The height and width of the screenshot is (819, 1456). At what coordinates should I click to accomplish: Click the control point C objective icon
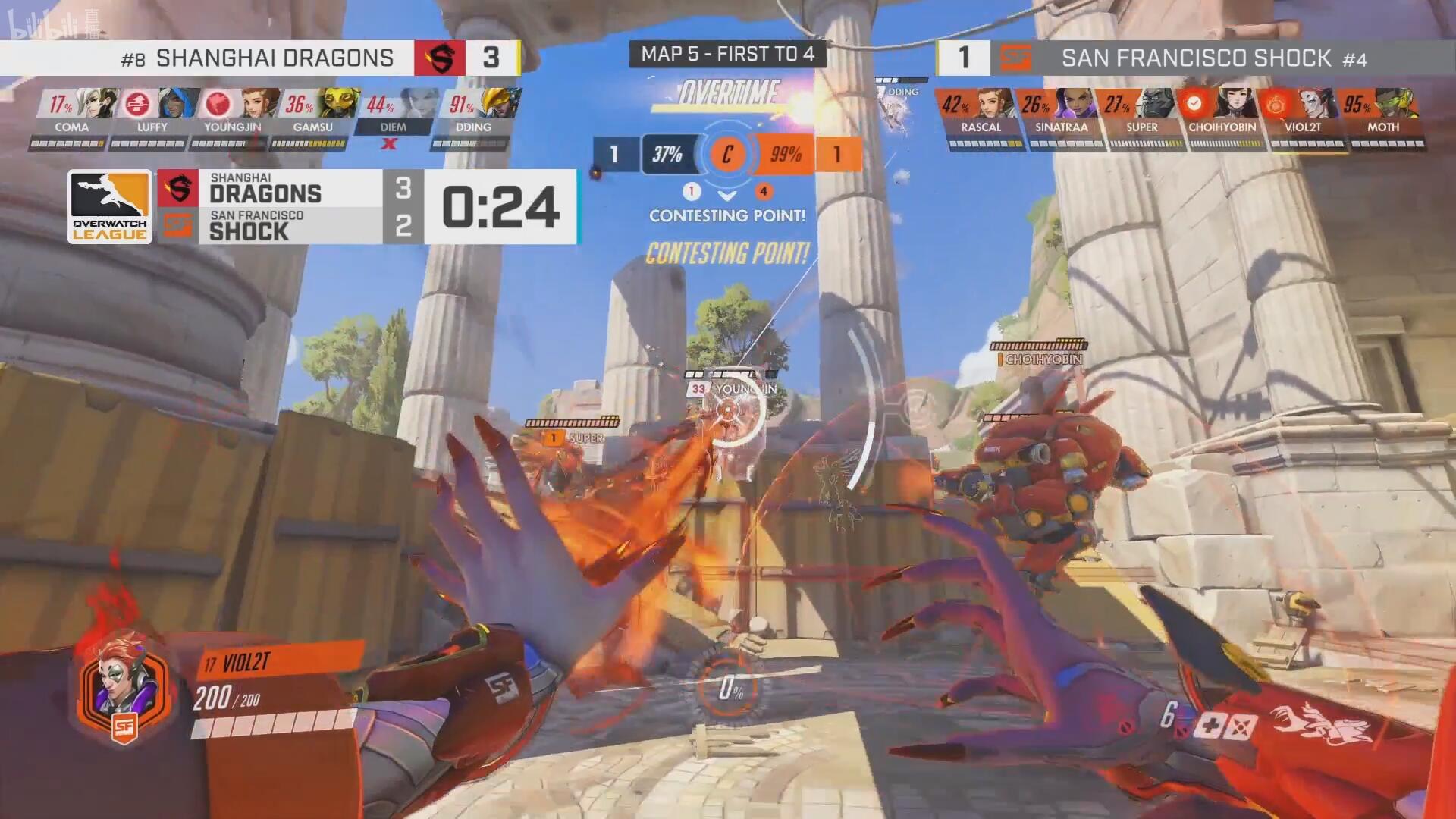[726, 155]
